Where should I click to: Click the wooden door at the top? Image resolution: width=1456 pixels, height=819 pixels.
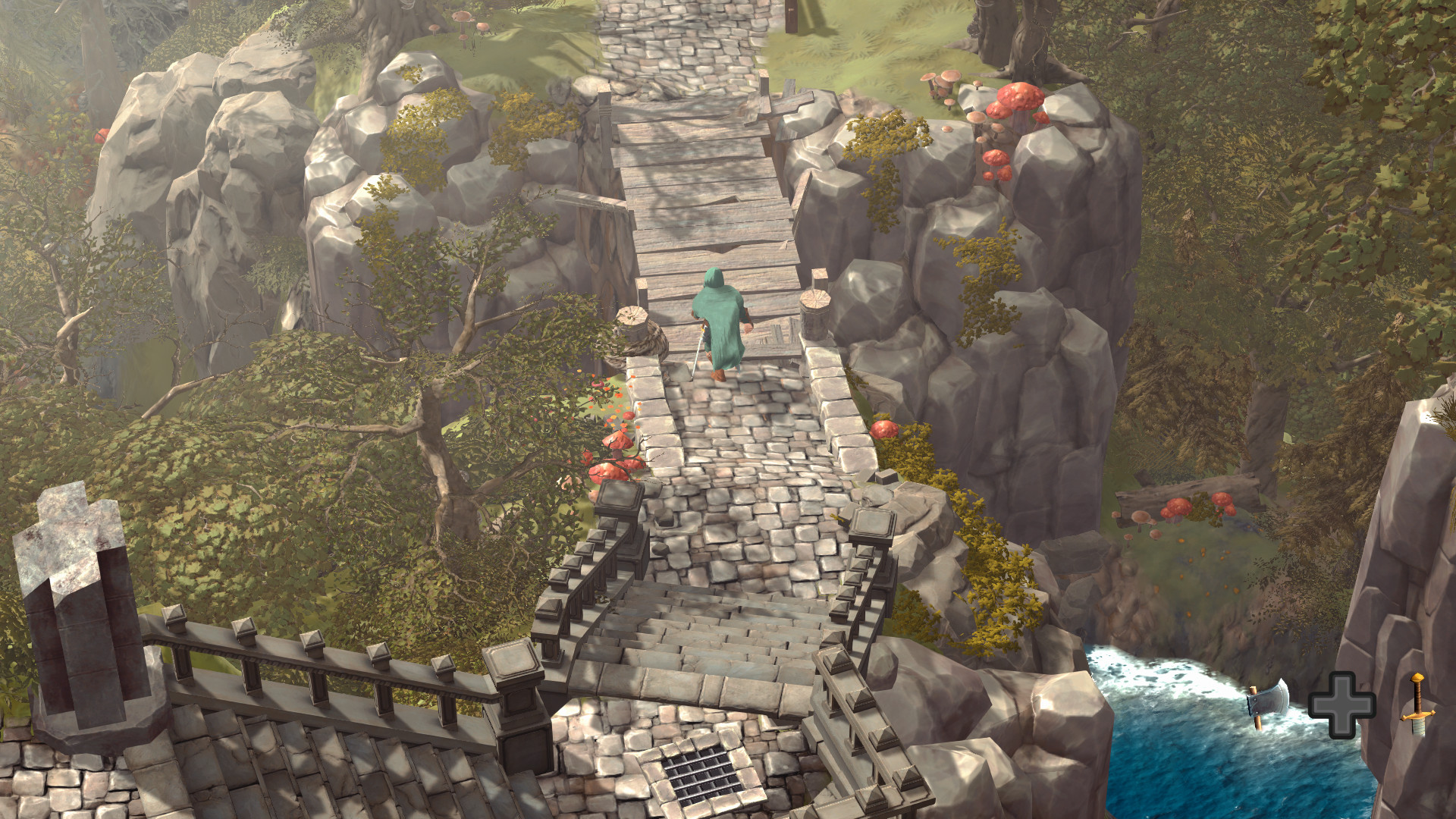pos(789,15)
